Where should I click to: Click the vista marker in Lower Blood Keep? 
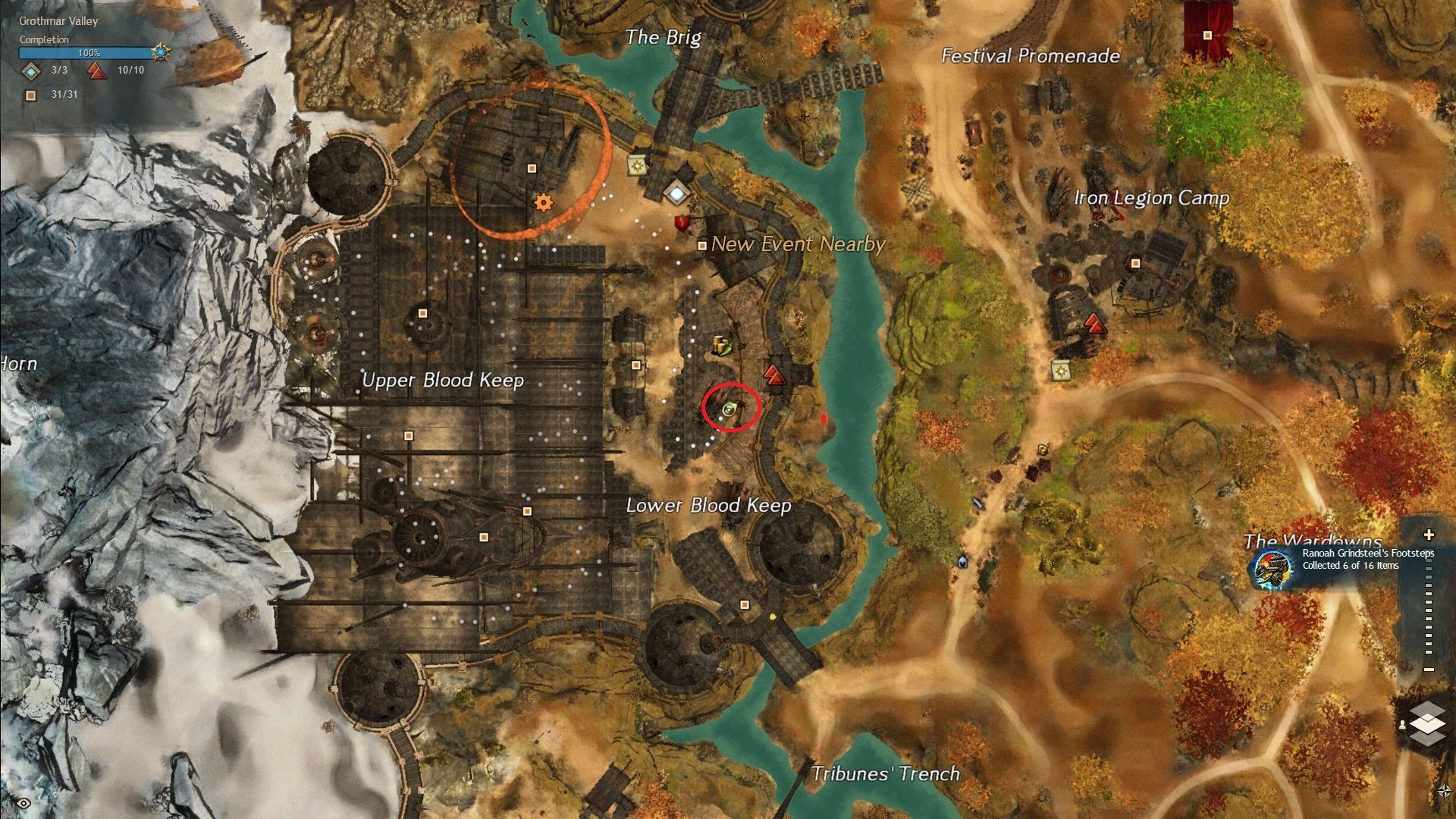[x=773, y=374]
